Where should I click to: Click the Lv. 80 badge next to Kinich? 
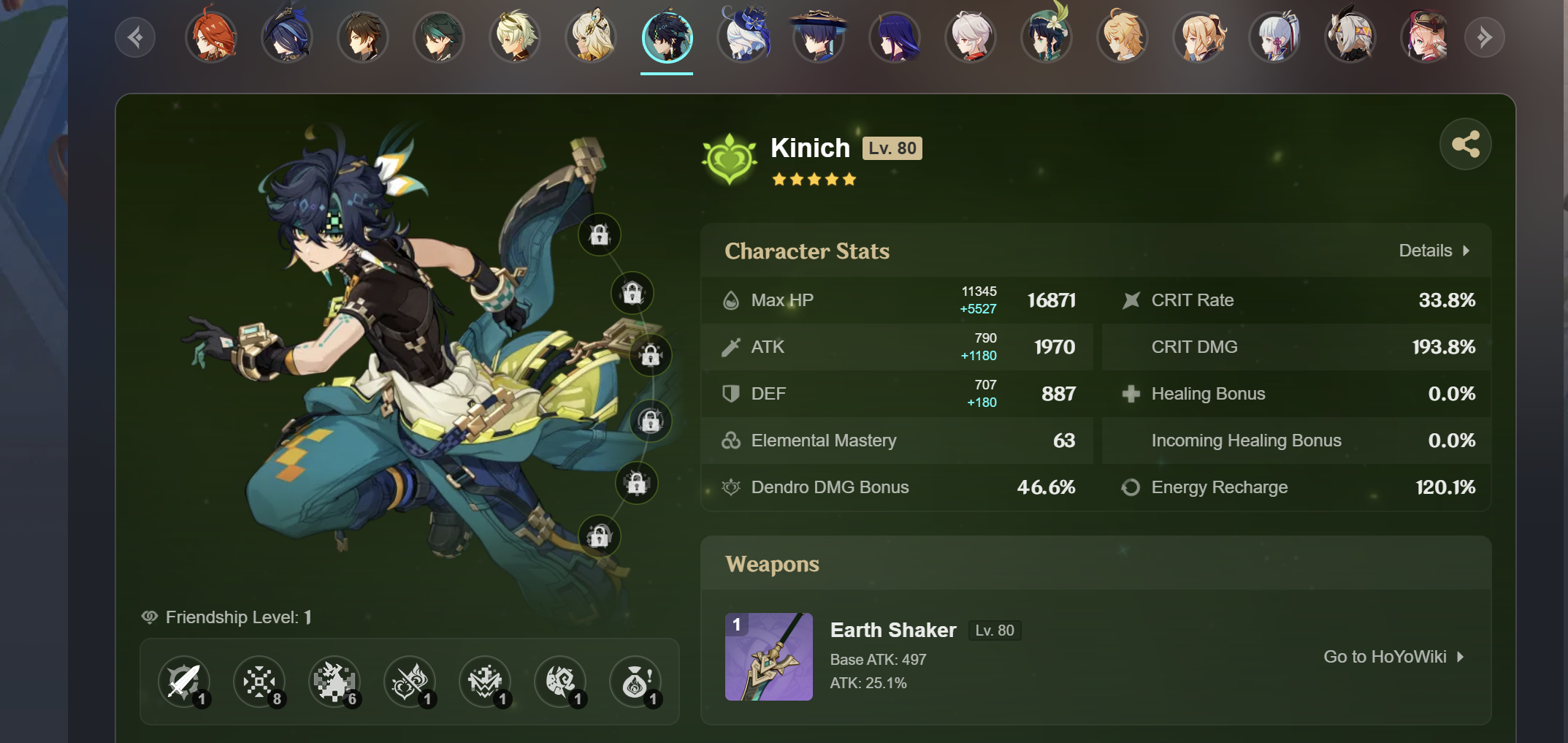[892, 148]
